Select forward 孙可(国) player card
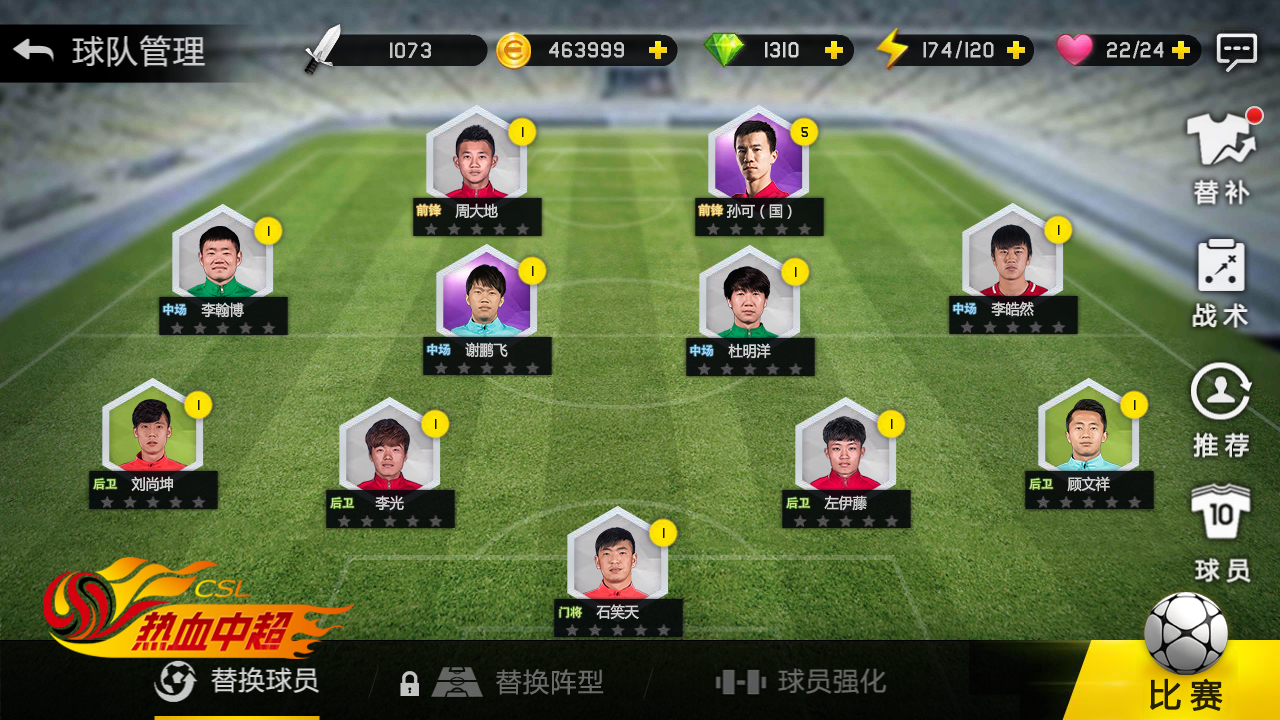The width and height of the screenshot is (1280, 720). click(x=759, y=165)
